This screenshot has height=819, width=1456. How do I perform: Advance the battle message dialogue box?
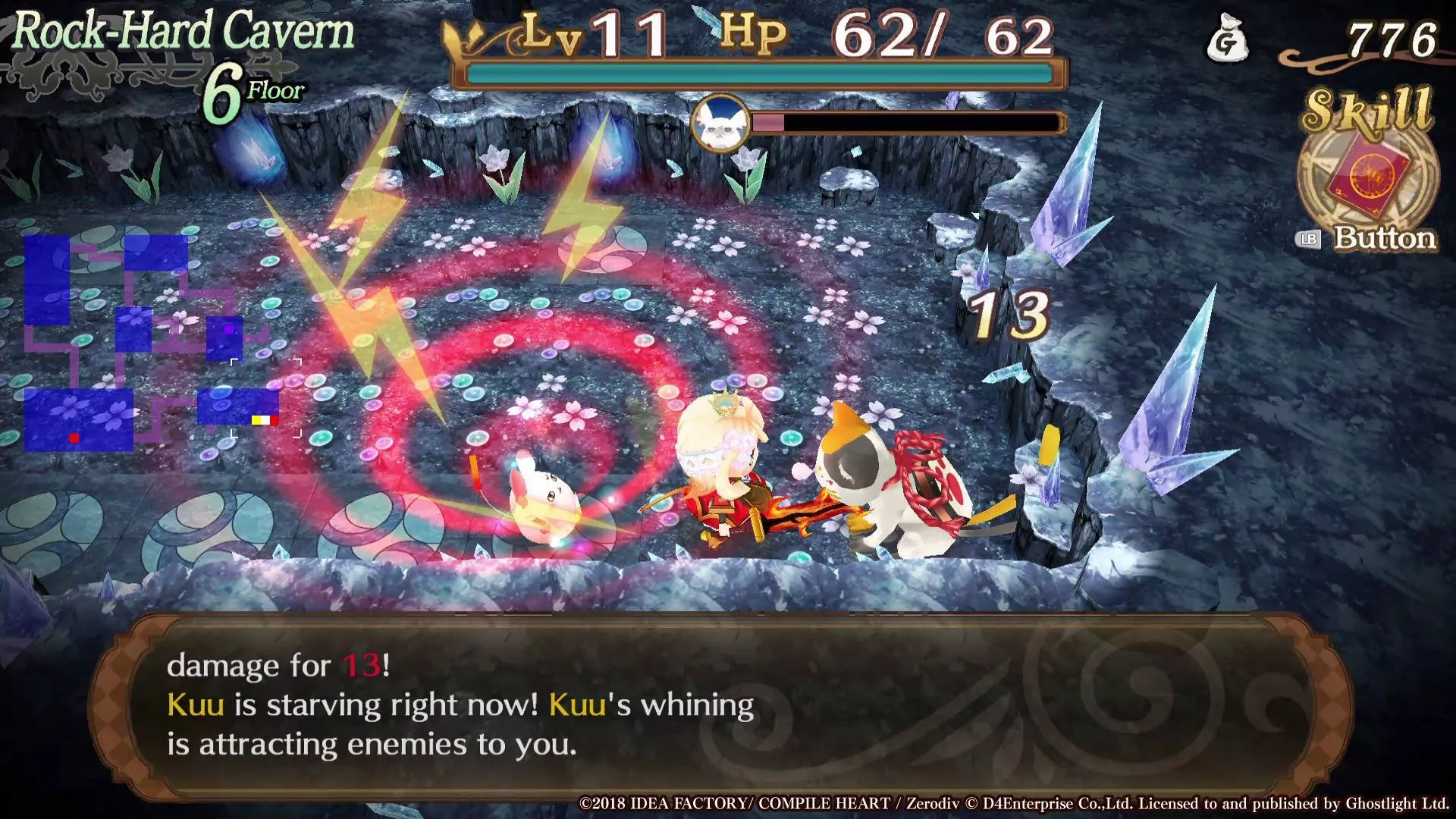coord(720,705)
